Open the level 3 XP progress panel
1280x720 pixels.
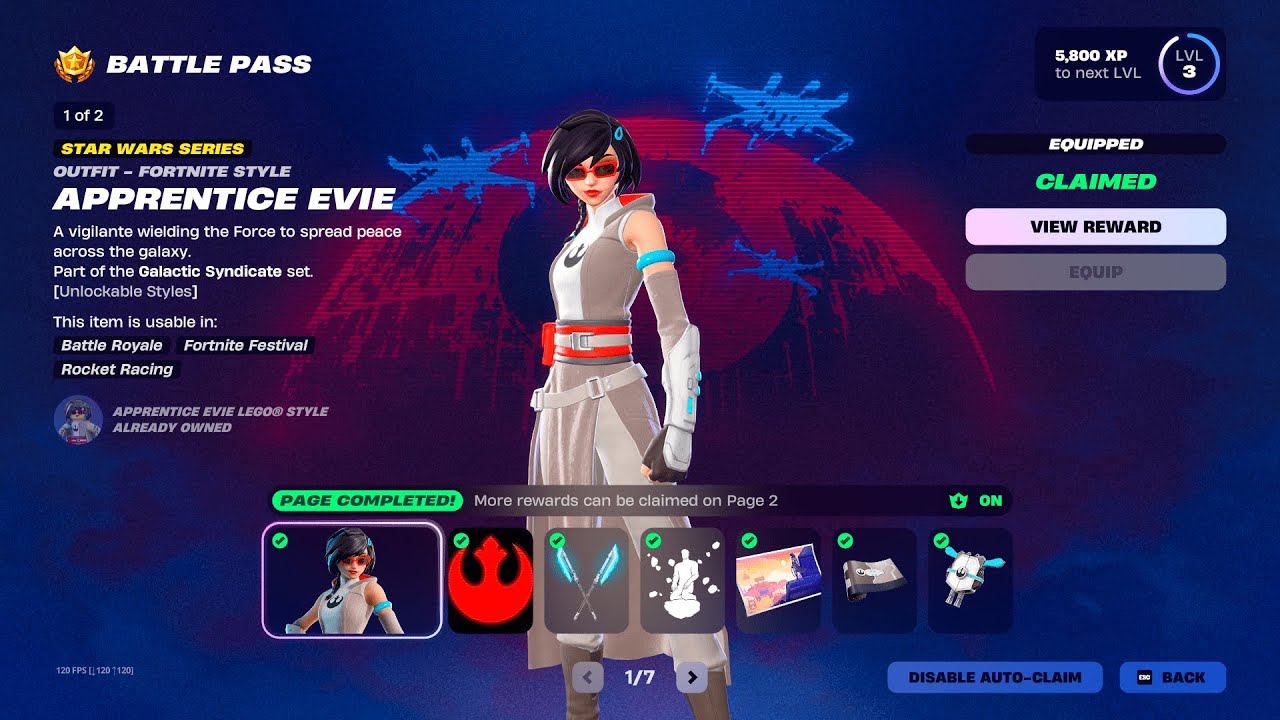1130,64
